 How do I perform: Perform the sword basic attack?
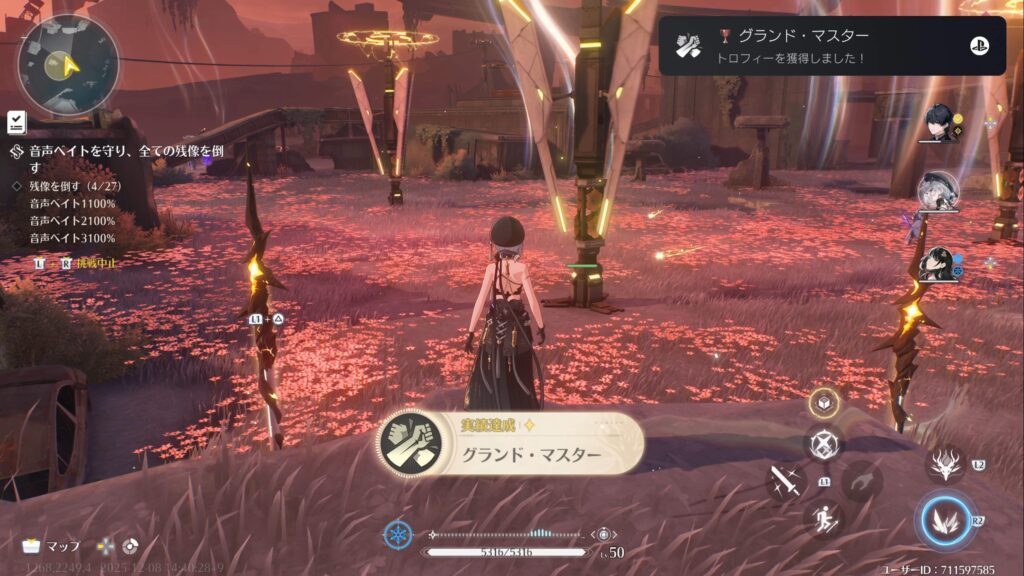[x=786, y=483]
